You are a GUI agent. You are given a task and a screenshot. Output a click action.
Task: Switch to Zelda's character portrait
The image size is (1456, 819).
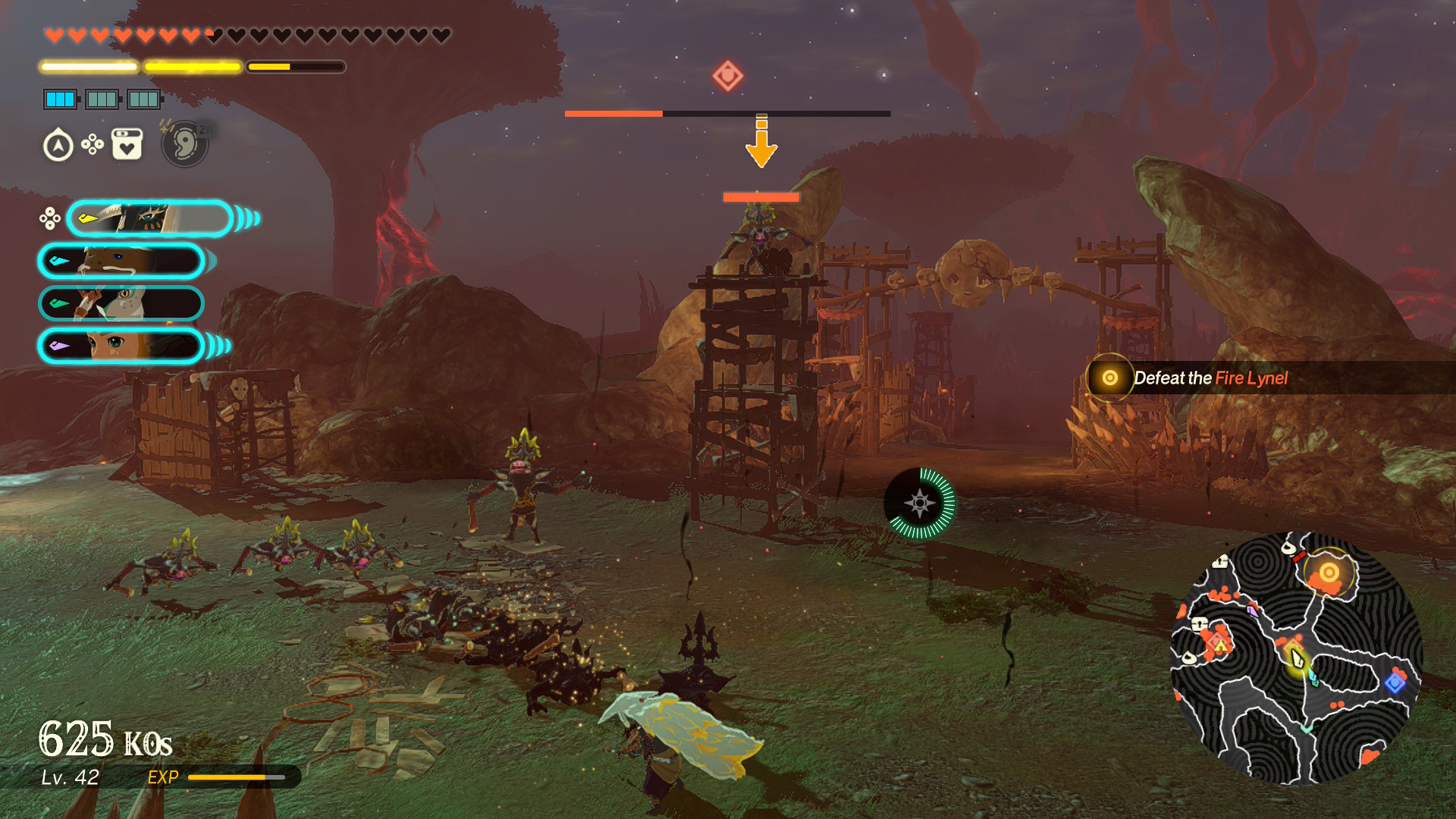121,347
